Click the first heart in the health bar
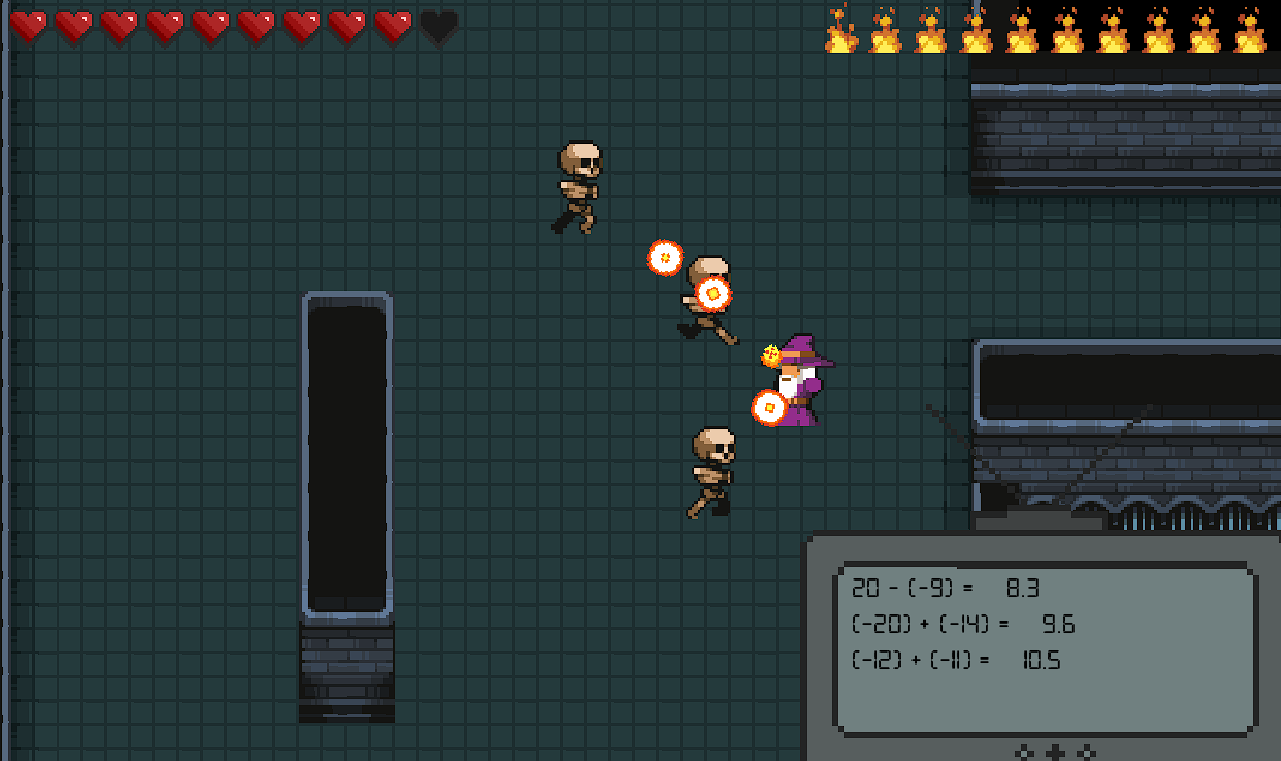The height and width of the screenshot is (761, 1281). 27,25
